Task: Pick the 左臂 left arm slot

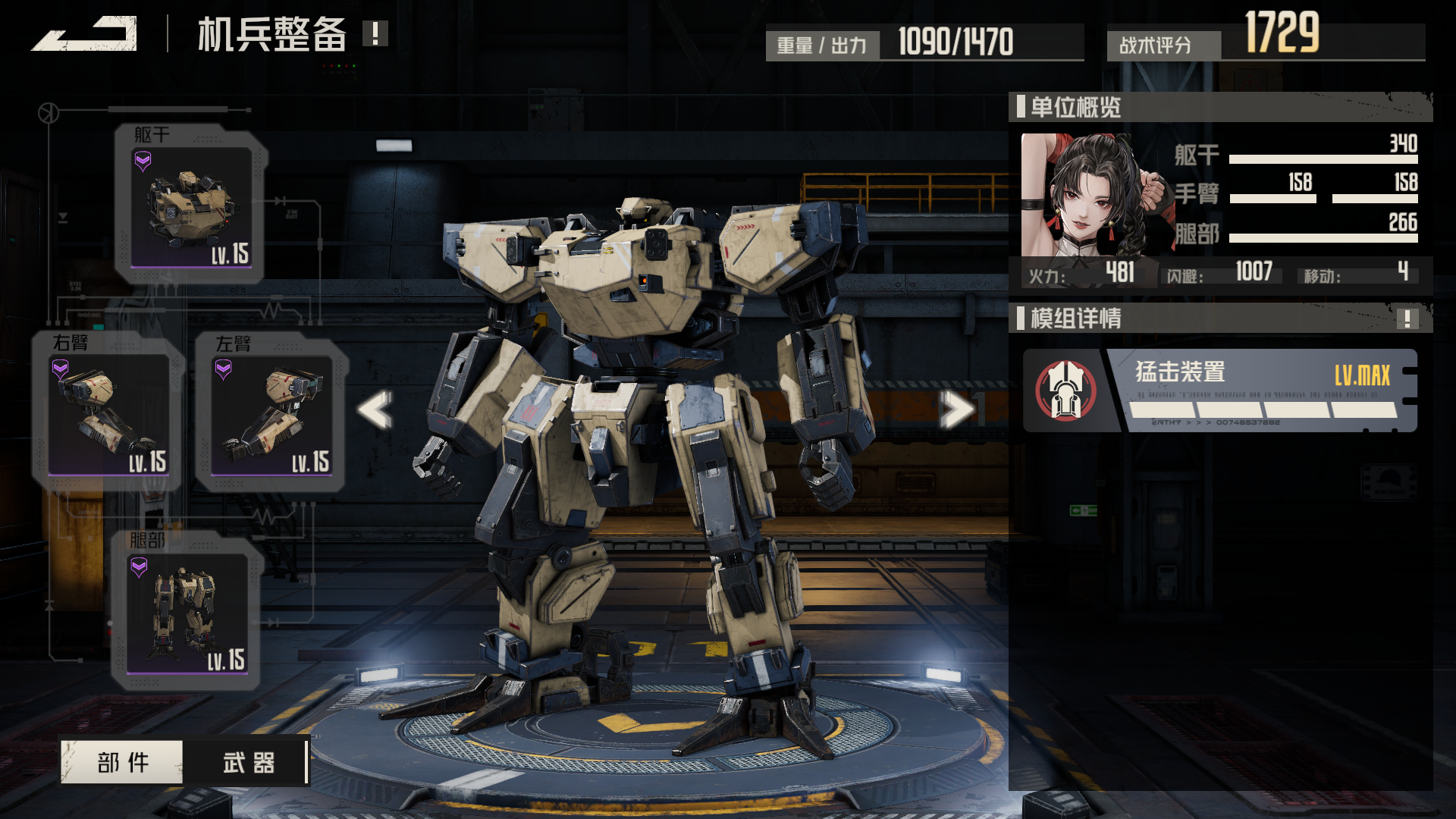Action: point(271,414)
